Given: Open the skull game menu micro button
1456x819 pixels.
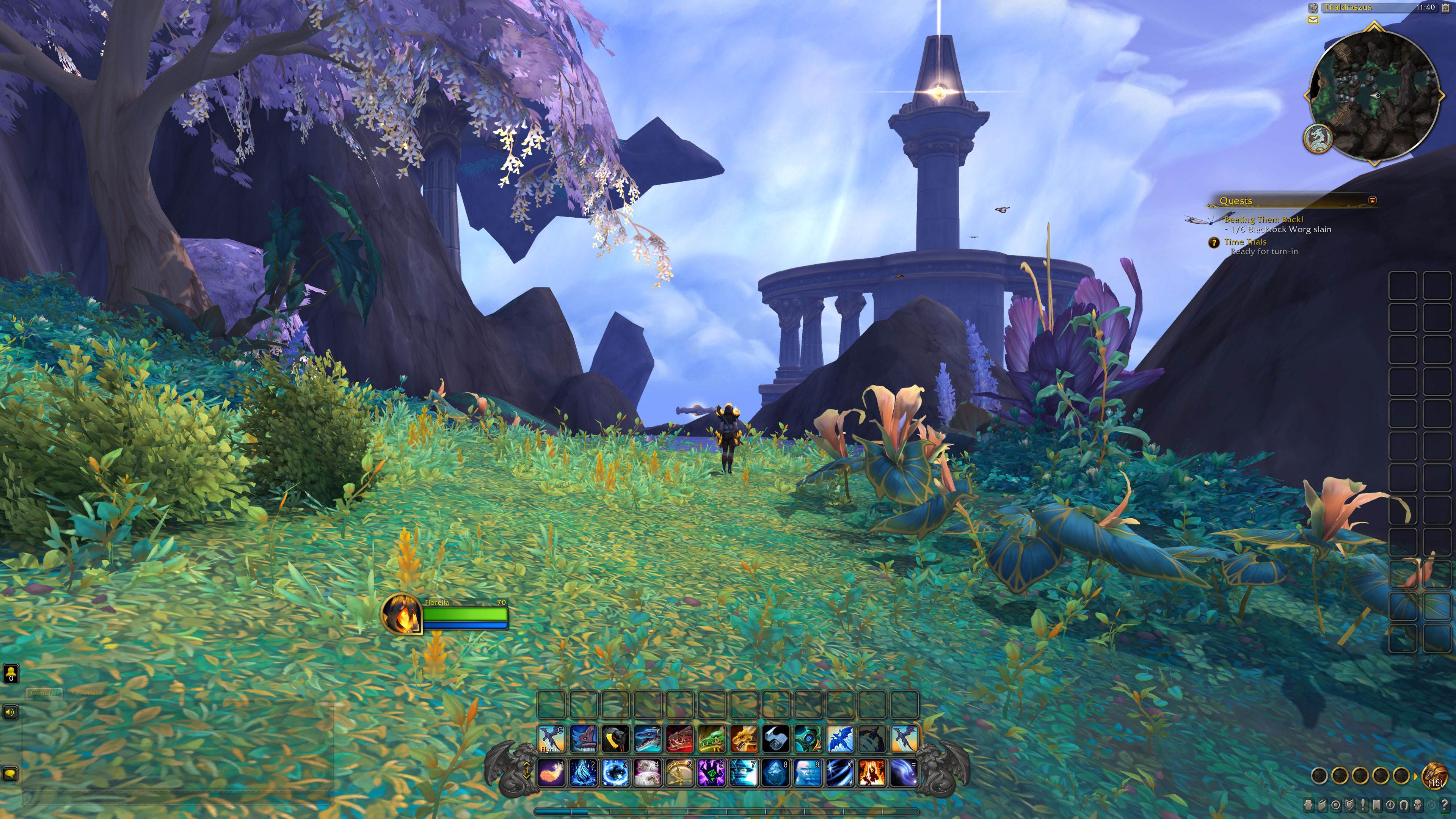Looking at the screenshot, I should [x=1418, y=805].
